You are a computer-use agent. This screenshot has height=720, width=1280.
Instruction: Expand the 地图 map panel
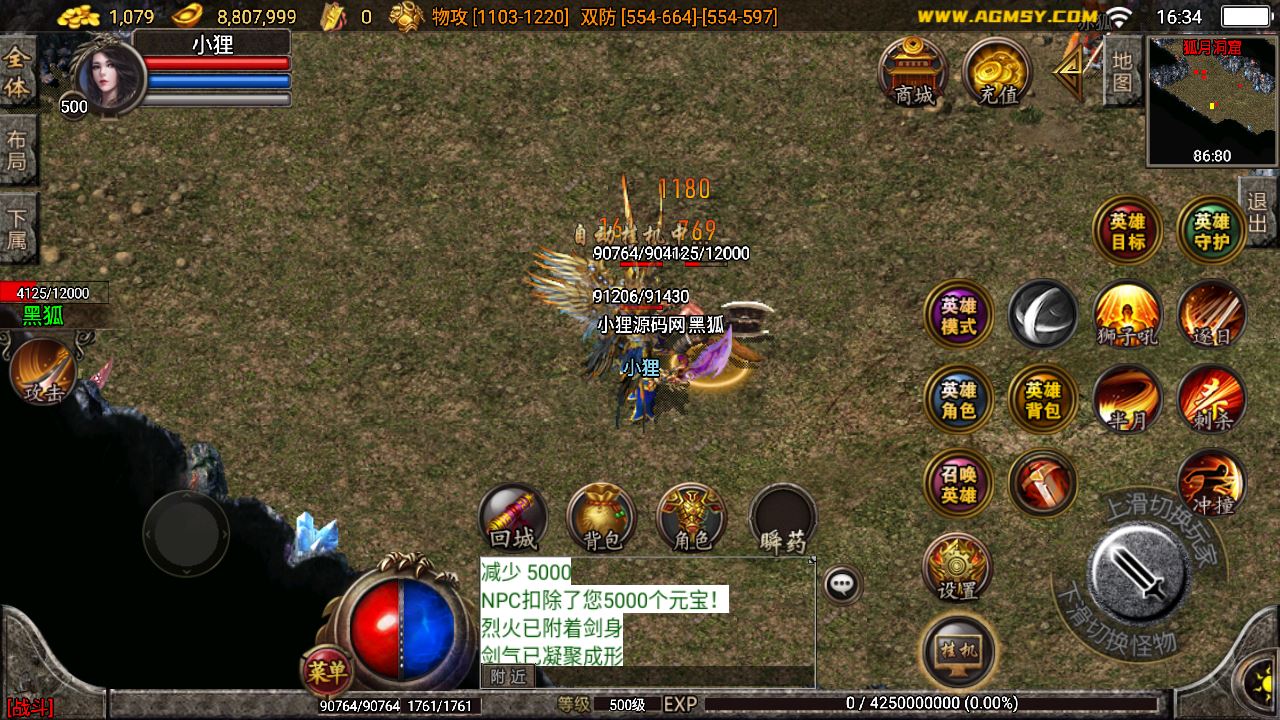click(x=1120, y=70)
